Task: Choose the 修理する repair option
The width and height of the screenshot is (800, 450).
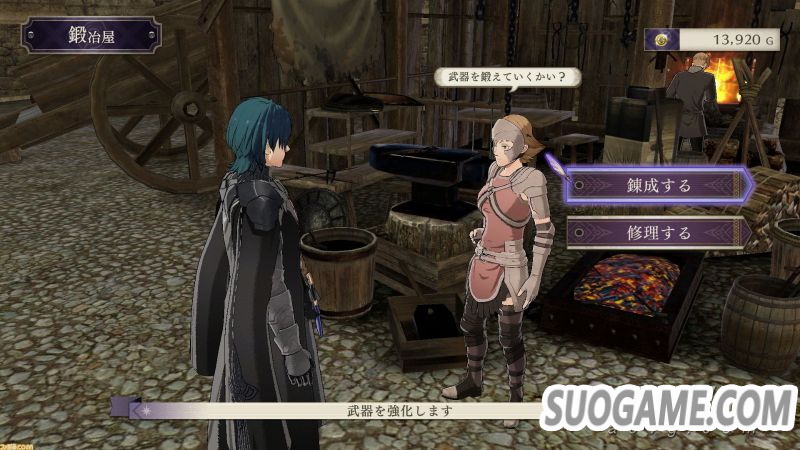Action: [657, 233]
